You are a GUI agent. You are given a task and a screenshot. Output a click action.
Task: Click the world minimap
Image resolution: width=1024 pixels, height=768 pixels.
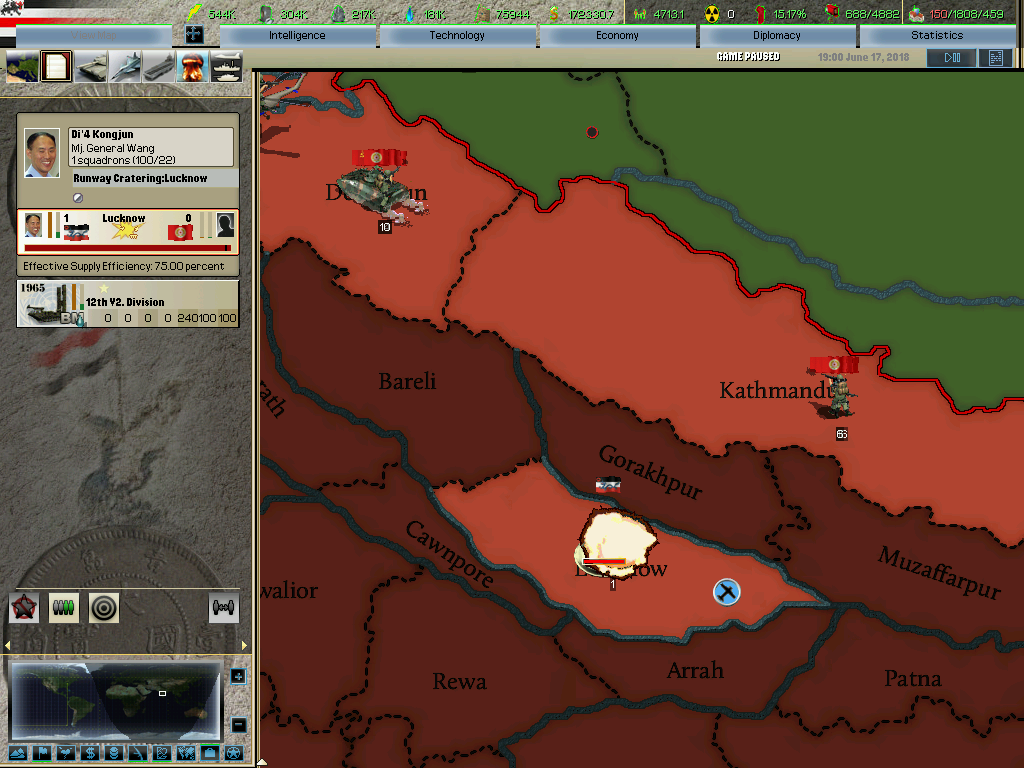coord(114,699)
